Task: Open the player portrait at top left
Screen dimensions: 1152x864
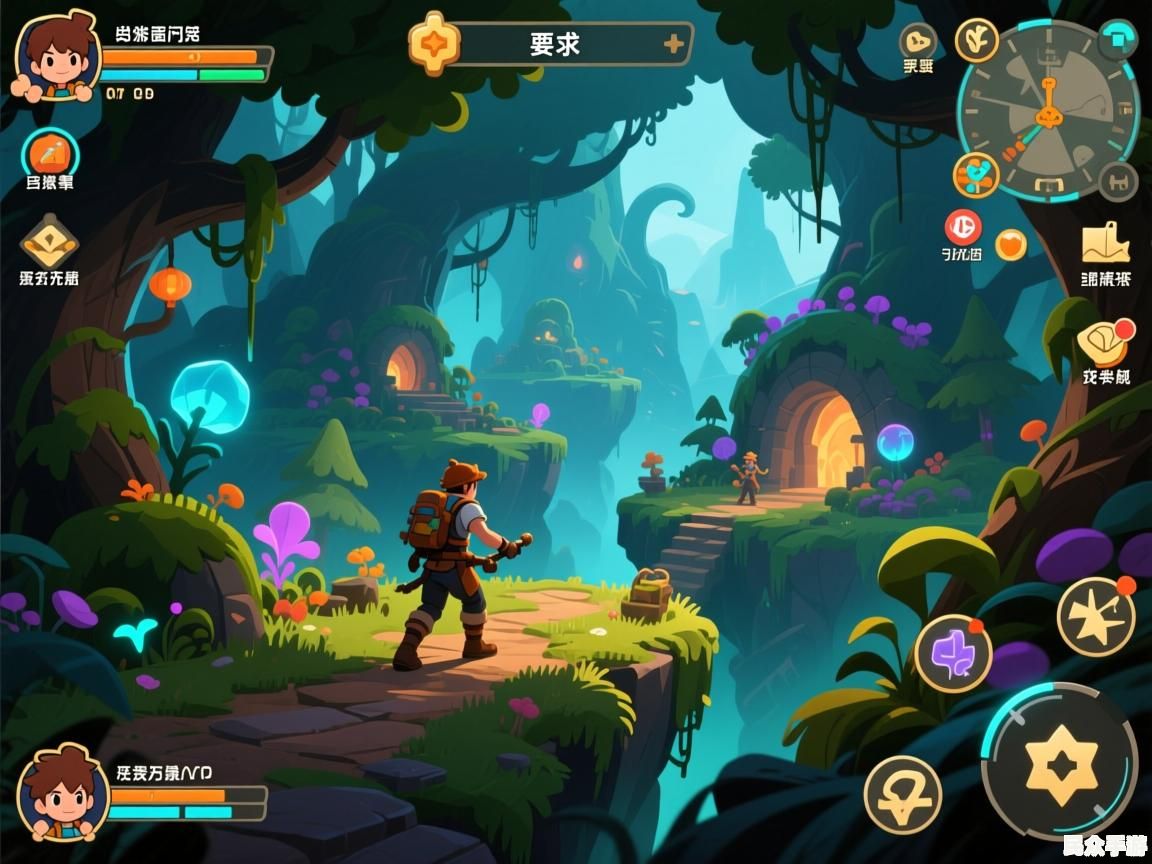Action: pyautogui.click(x=57, y=58)
